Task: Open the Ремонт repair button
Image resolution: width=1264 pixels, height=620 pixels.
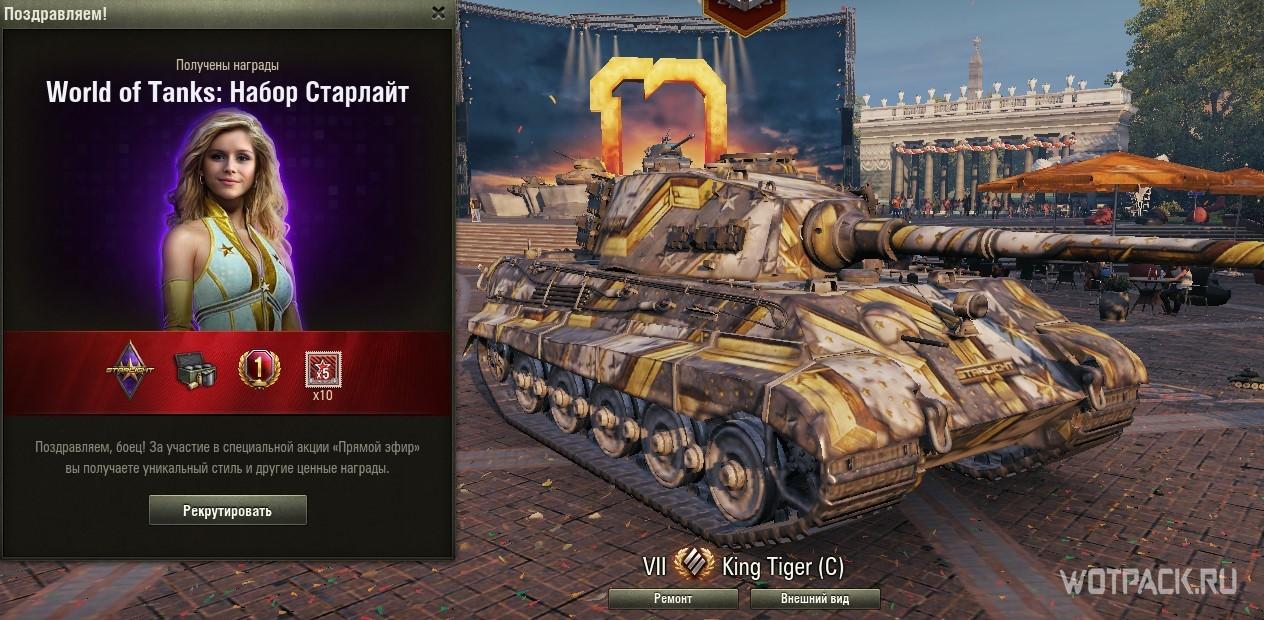Action: tap(673, 598)
